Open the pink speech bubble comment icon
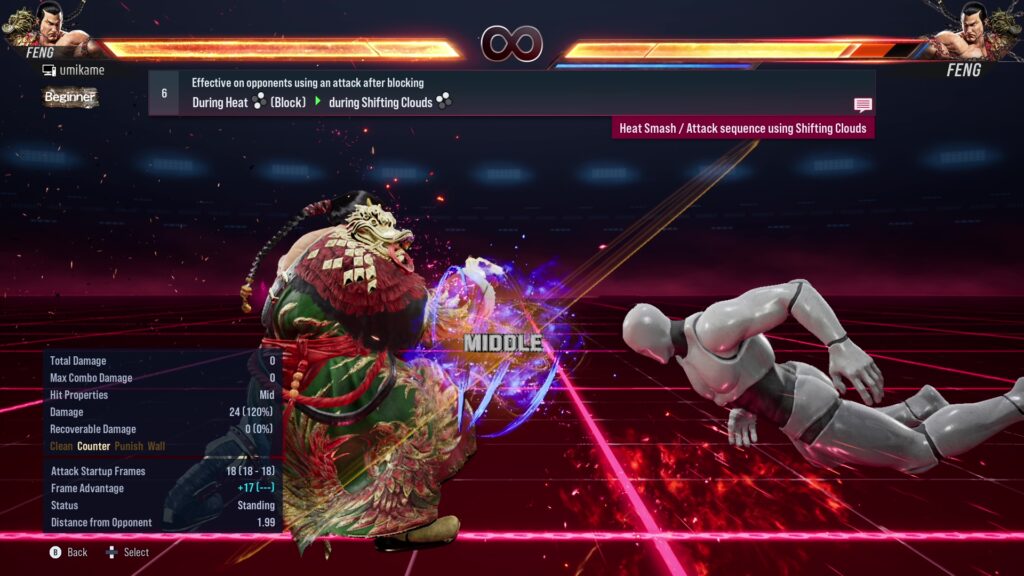The height and width of the screenshot is (576, 1024). 862,105
